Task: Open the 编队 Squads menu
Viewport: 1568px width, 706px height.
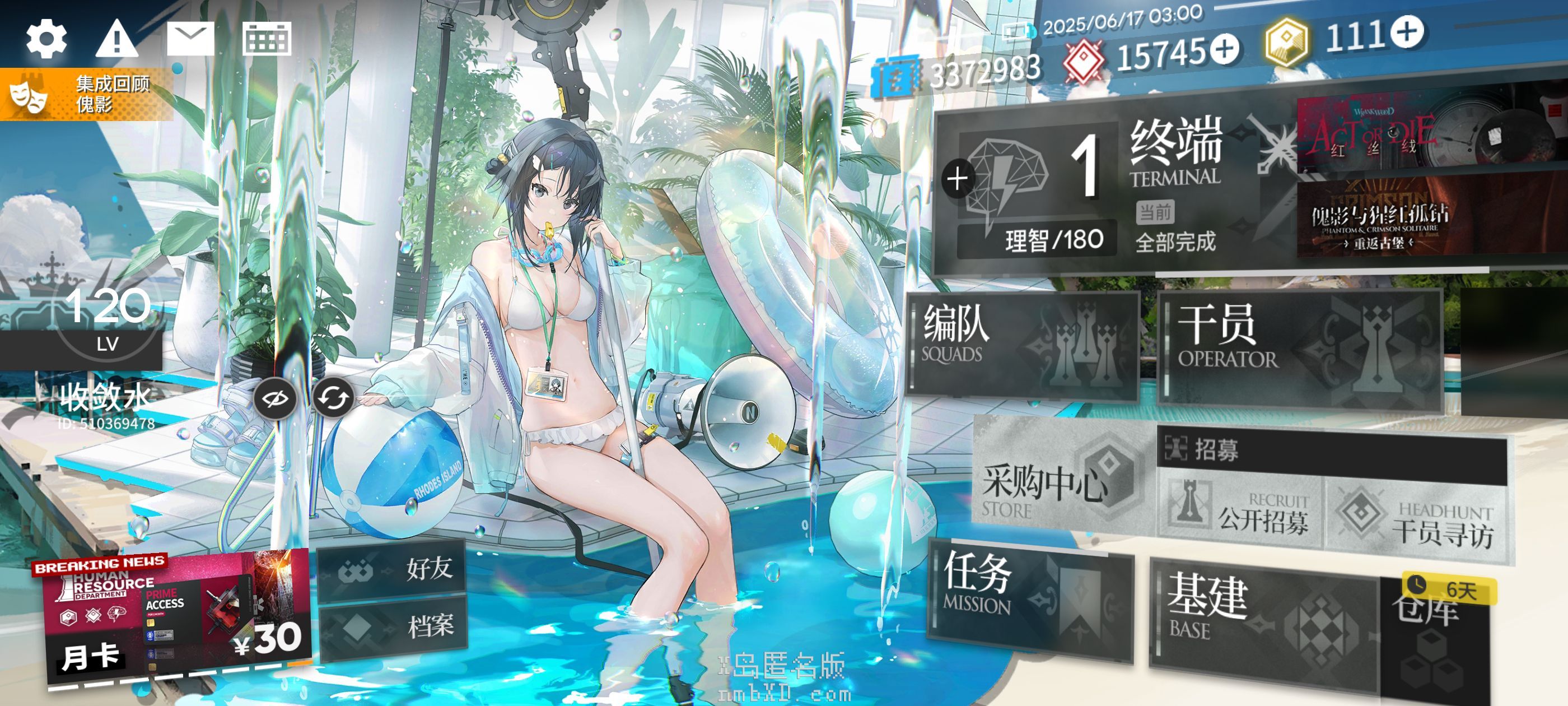Action: pos(1023,345)
